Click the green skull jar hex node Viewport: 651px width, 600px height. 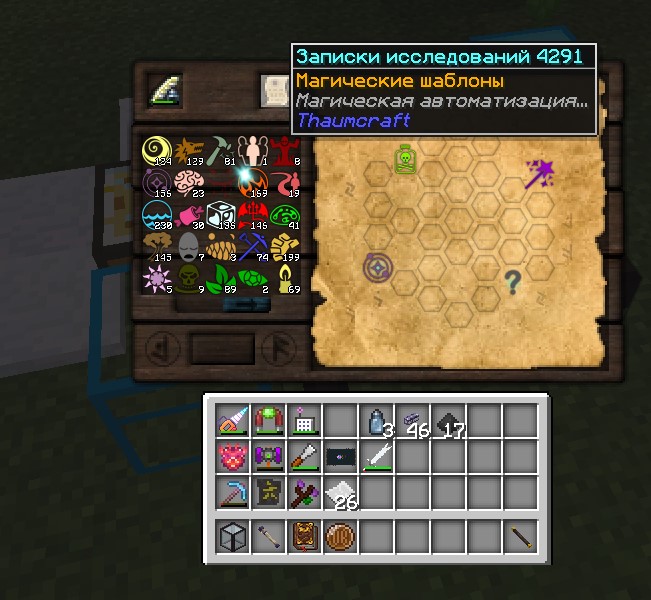pos(405,161)
